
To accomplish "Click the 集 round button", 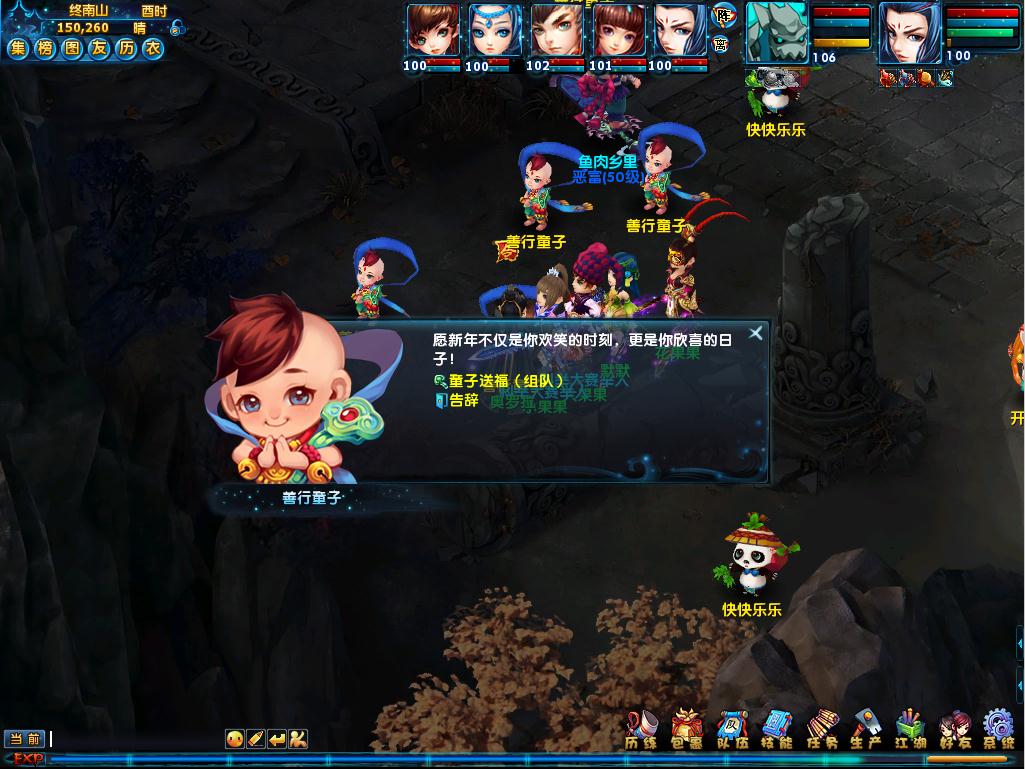I will coord(19,48).
